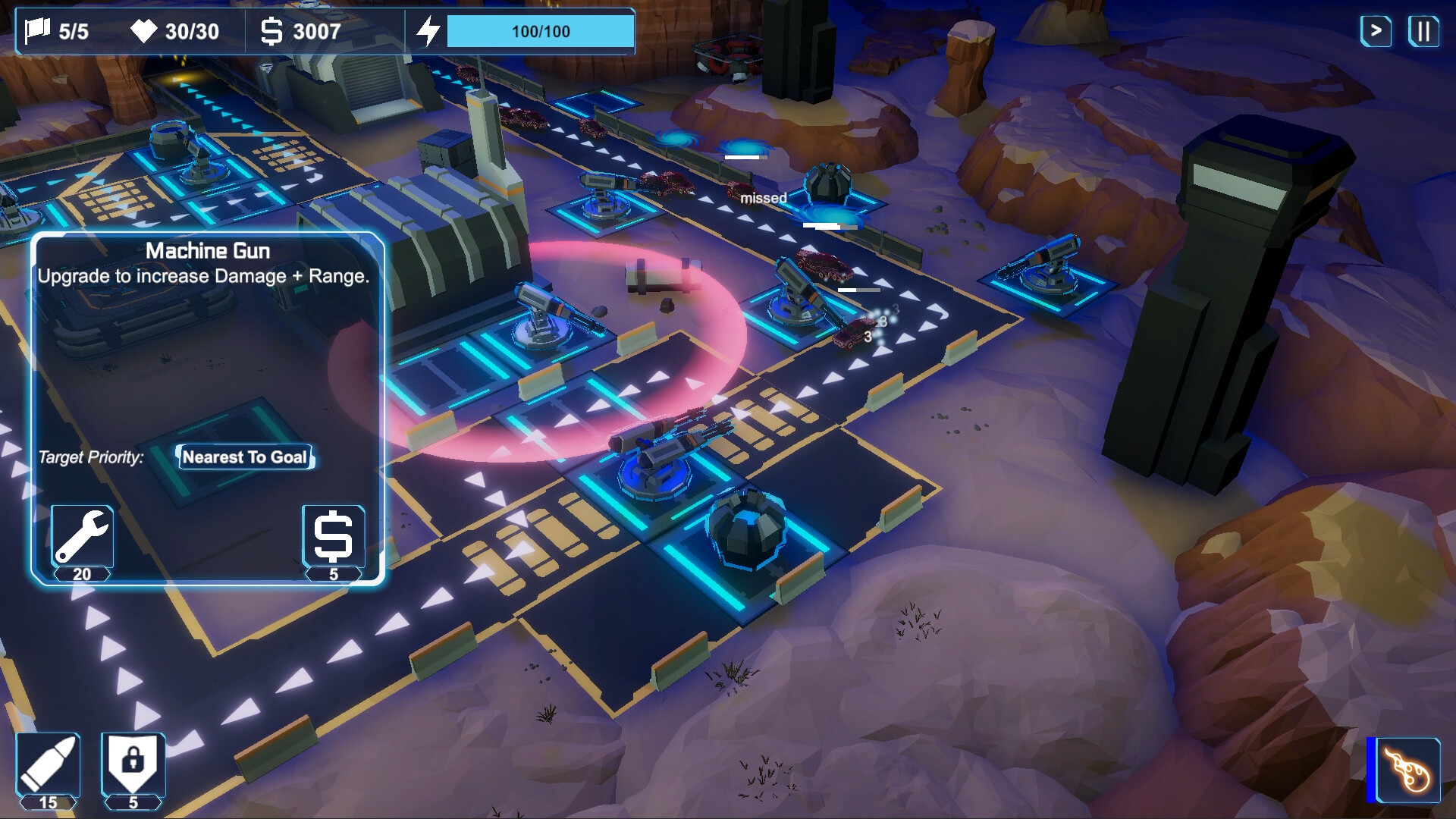
Task: Activate the meteor strike ability
Action: (1407, 771)
